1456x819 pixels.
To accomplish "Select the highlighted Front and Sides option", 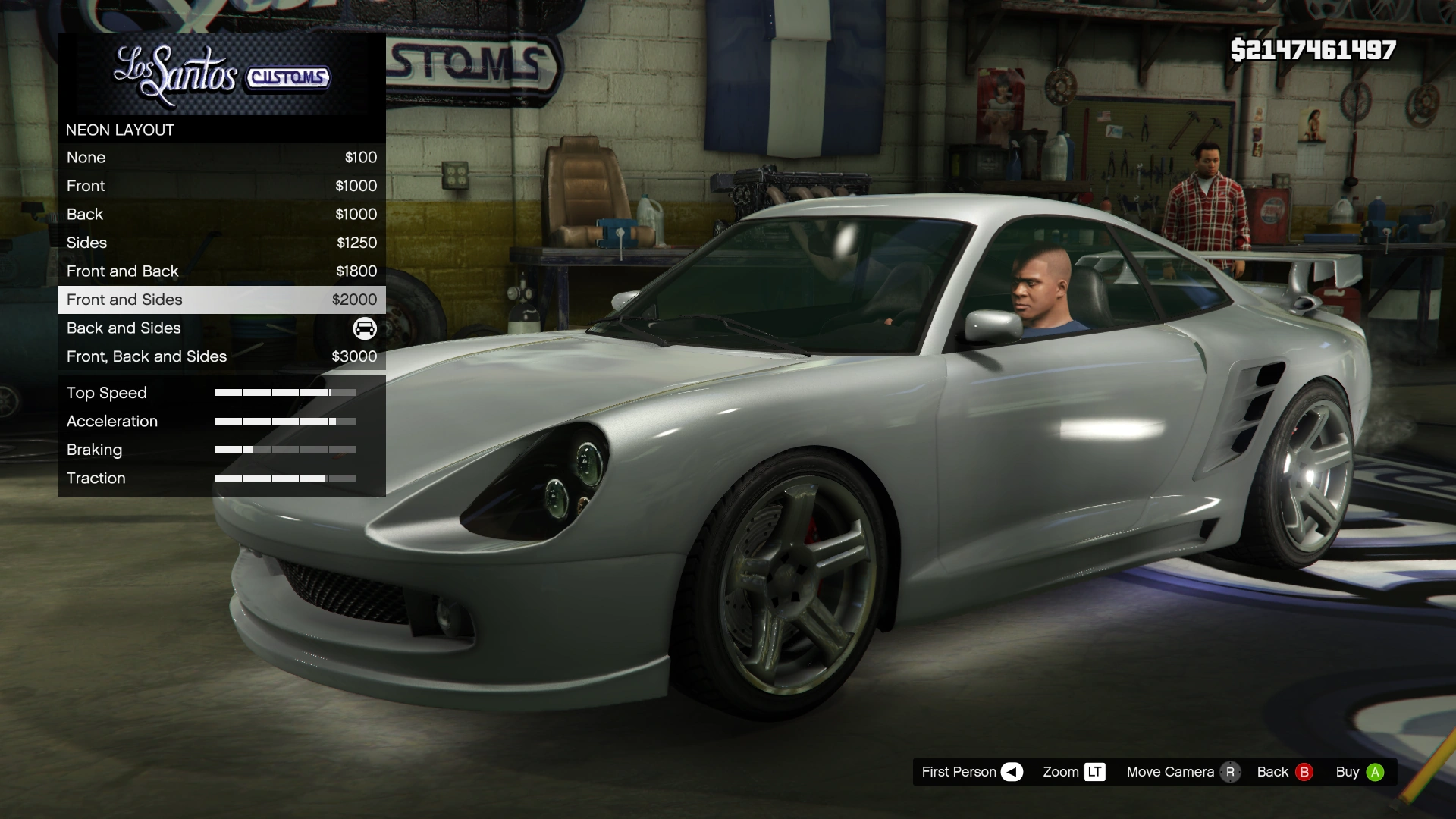I will pyautogui.click(x=221, y=300).
